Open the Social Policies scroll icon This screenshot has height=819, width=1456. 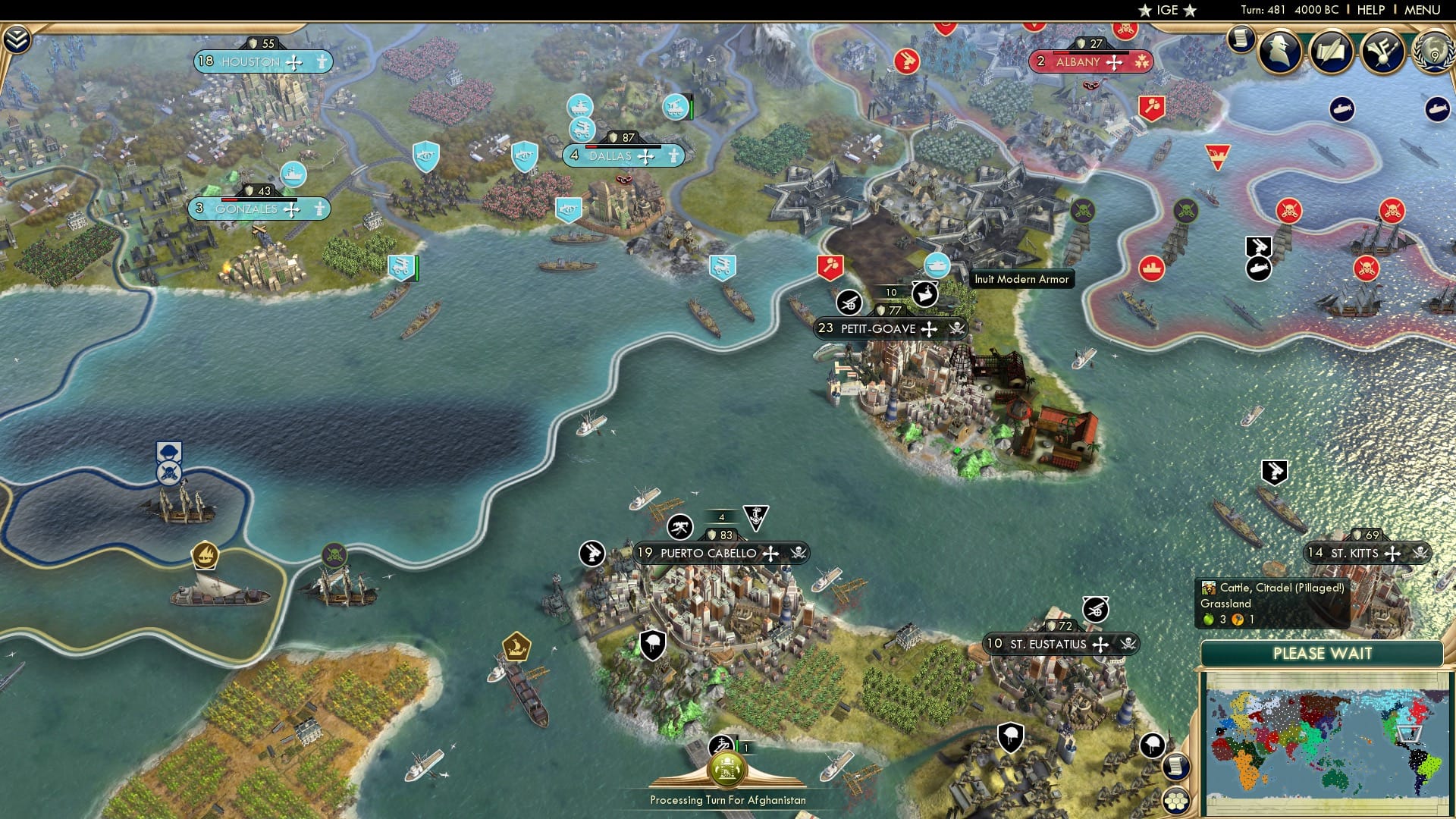click(1332, 53)
